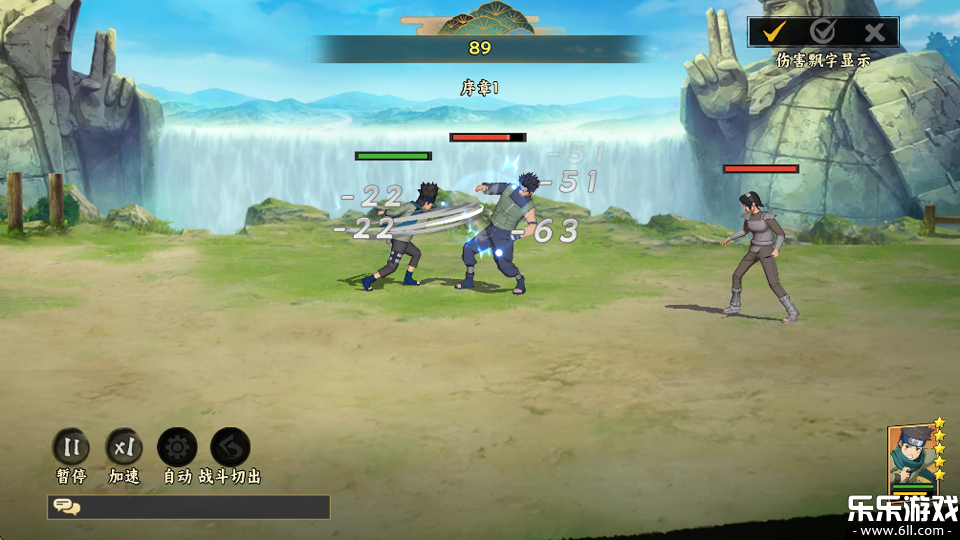
Task: Toggle the x1 加速 speed-up button
Action: 124,447
